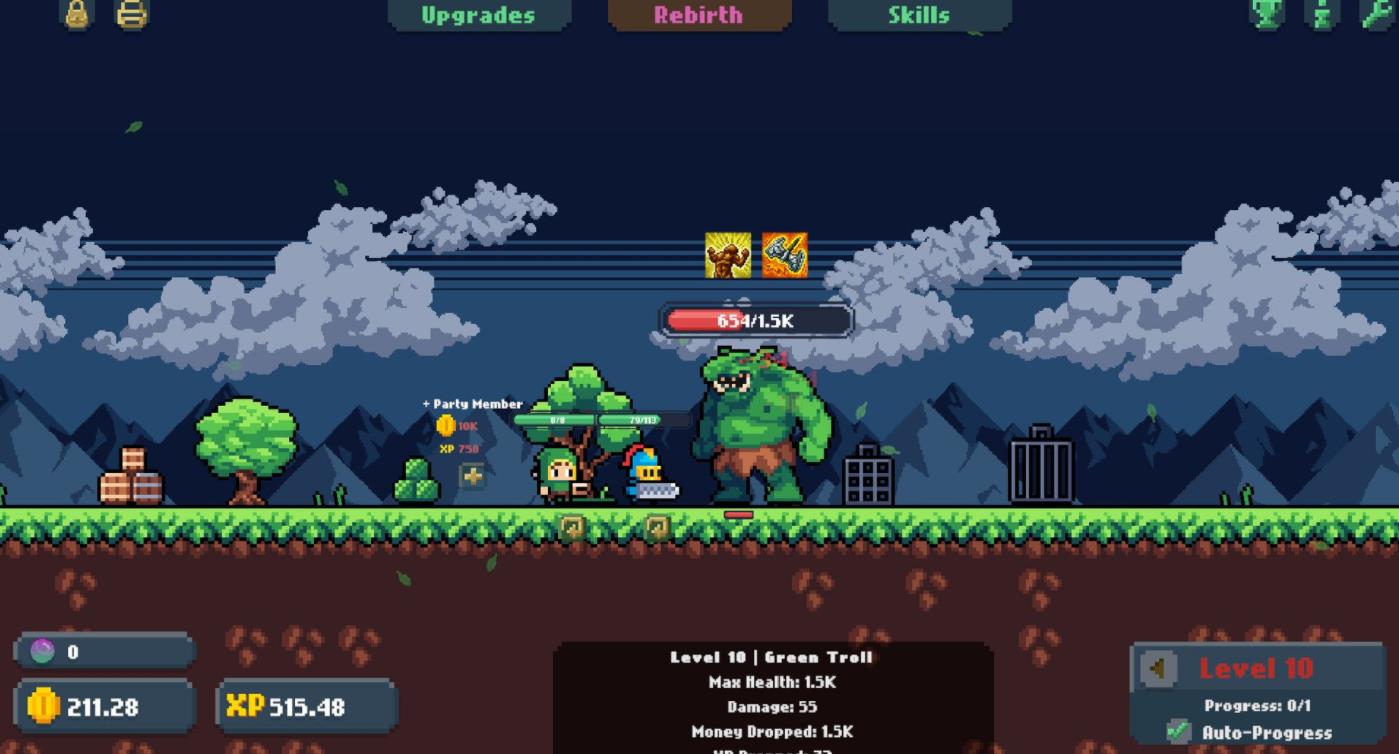Image resolution: width=1399 pixels, height=754 pixels.
Task: Click the gold printer icon
Action: pyautogui.click(x=132, y=14)
